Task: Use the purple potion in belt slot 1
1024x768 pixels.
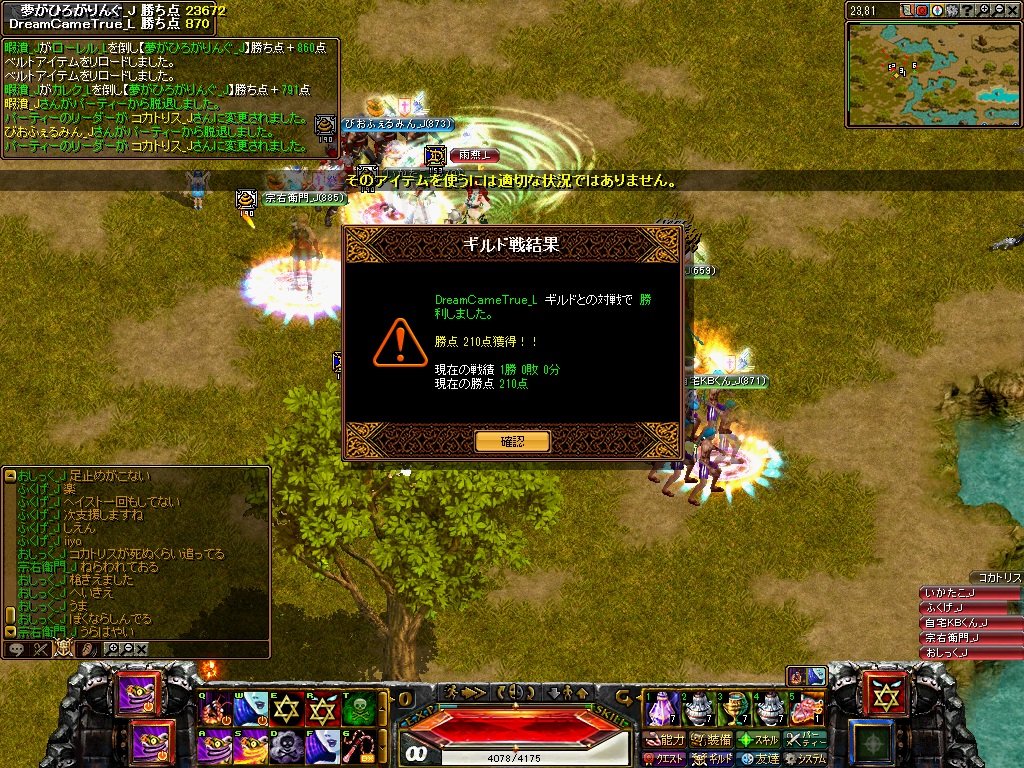Action: tap(660, 709)
